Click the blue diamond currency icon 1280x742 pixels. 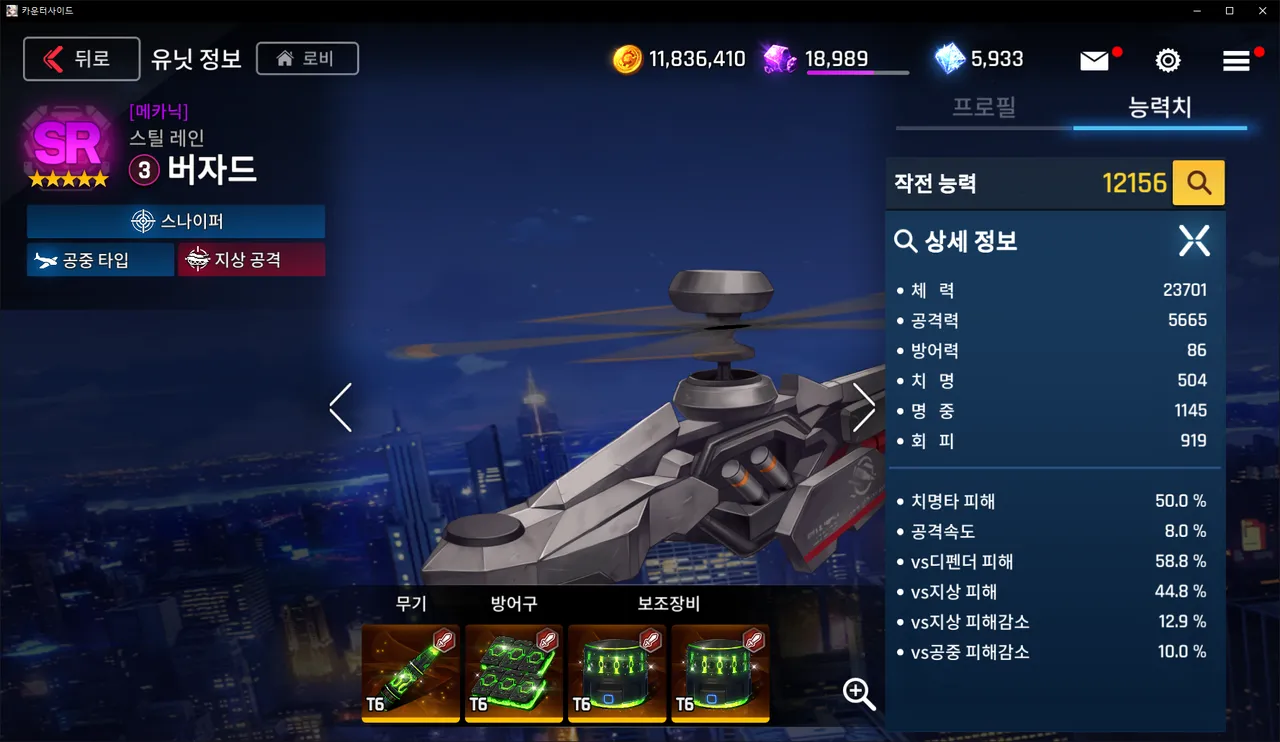coord(945,59)
